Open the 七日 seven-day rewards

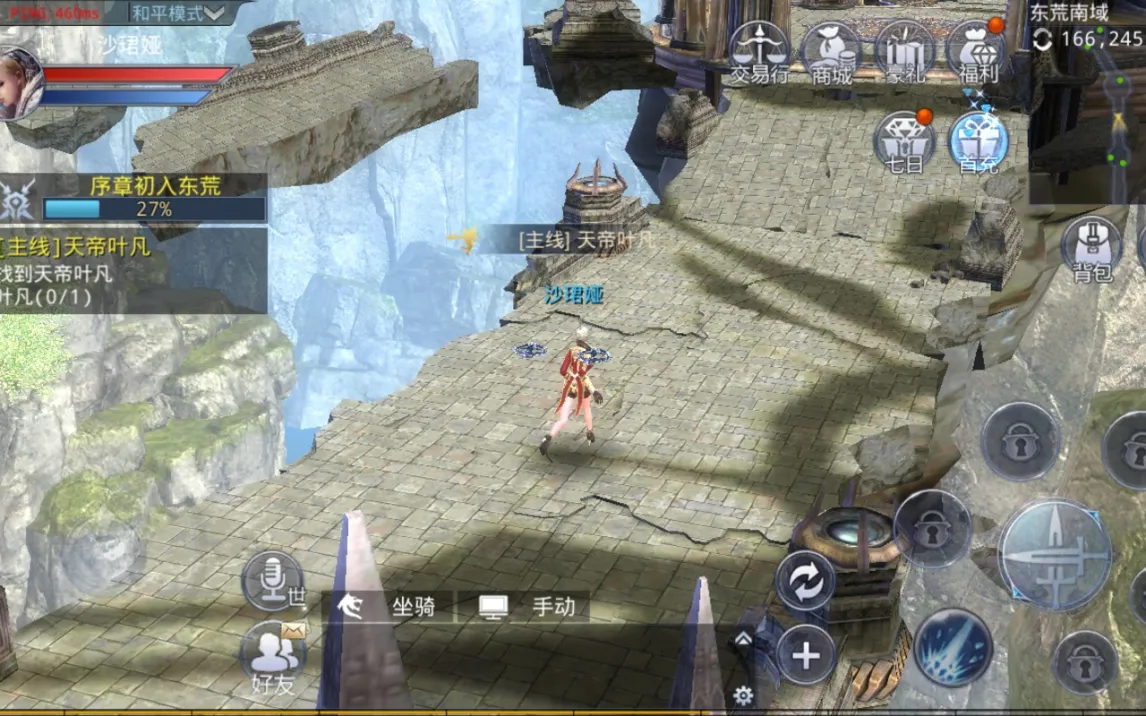coord(904,142)
